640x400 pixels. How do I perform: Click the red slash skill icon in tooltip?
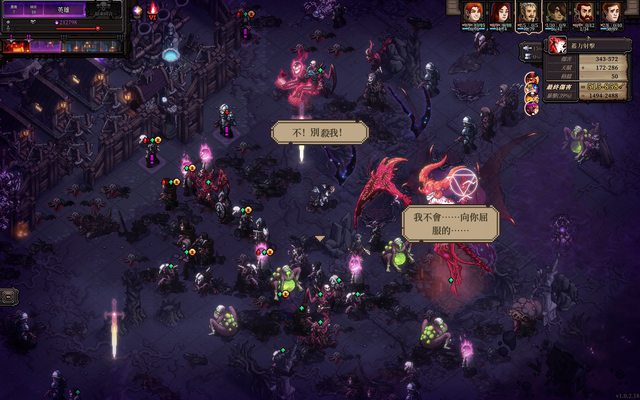coord(557,46)
